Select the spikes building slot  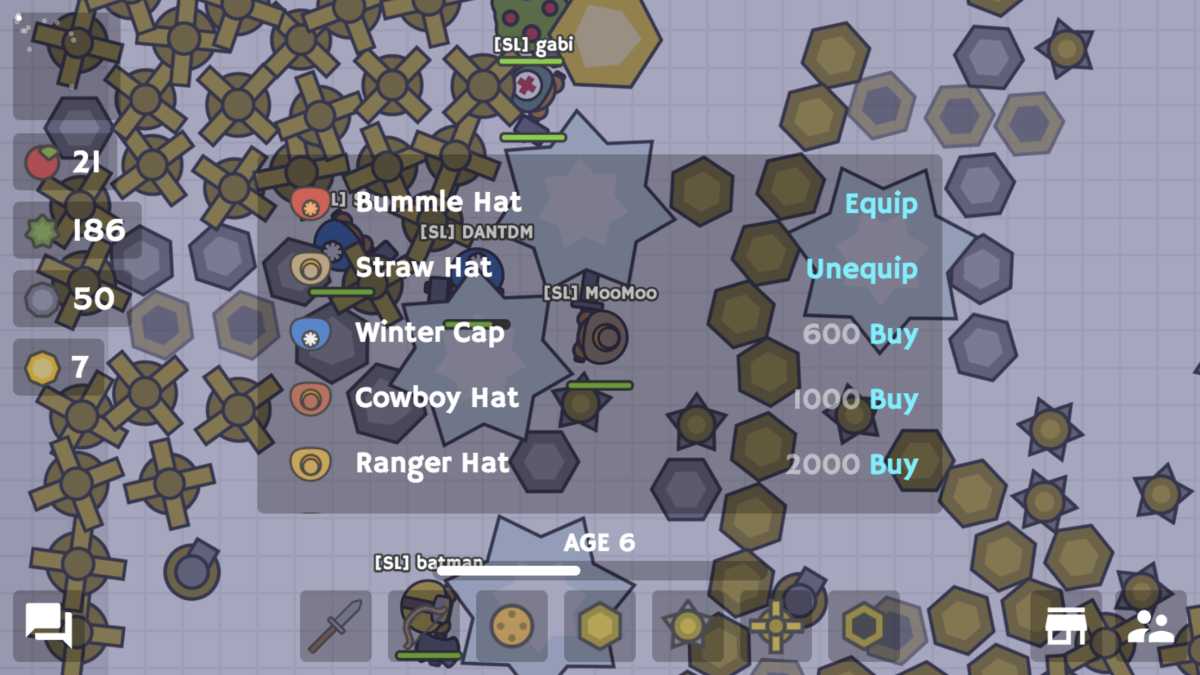[x=687, y=626]
